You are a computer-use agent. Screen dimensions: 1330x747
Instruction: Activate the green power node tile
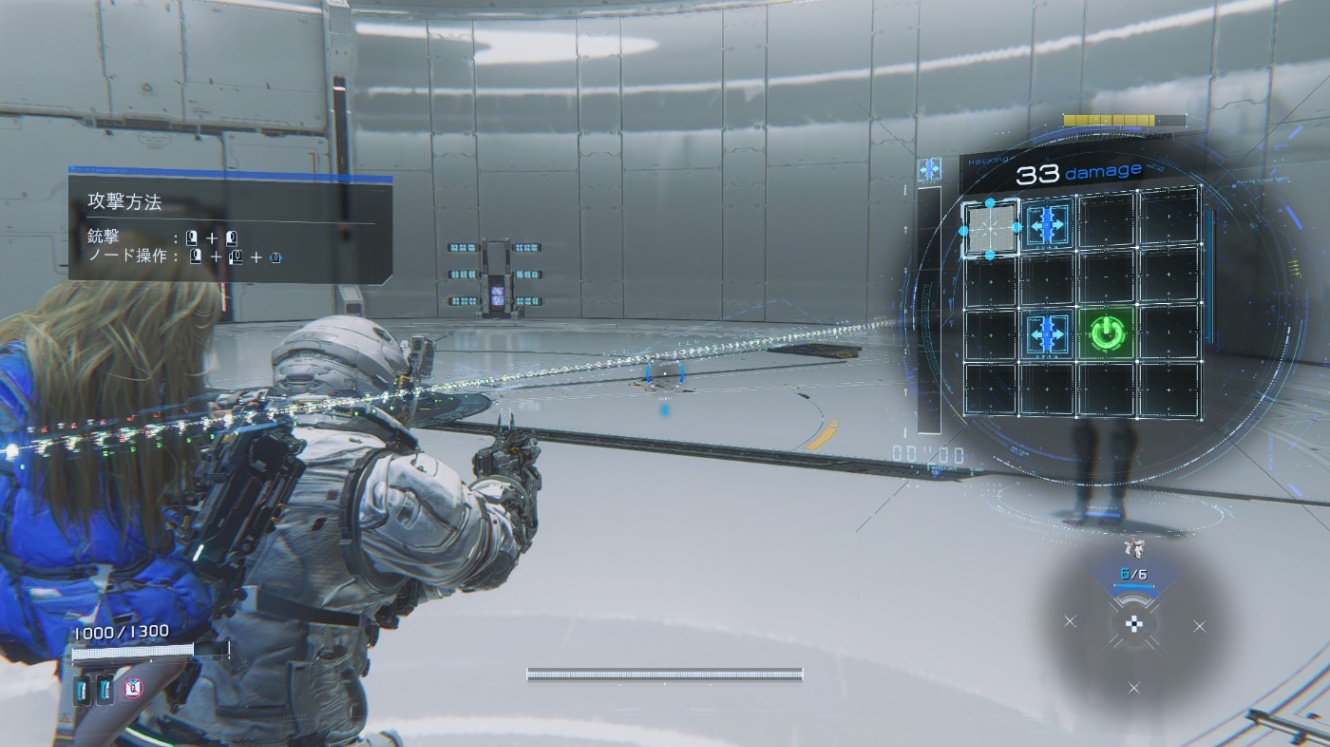1107,333
